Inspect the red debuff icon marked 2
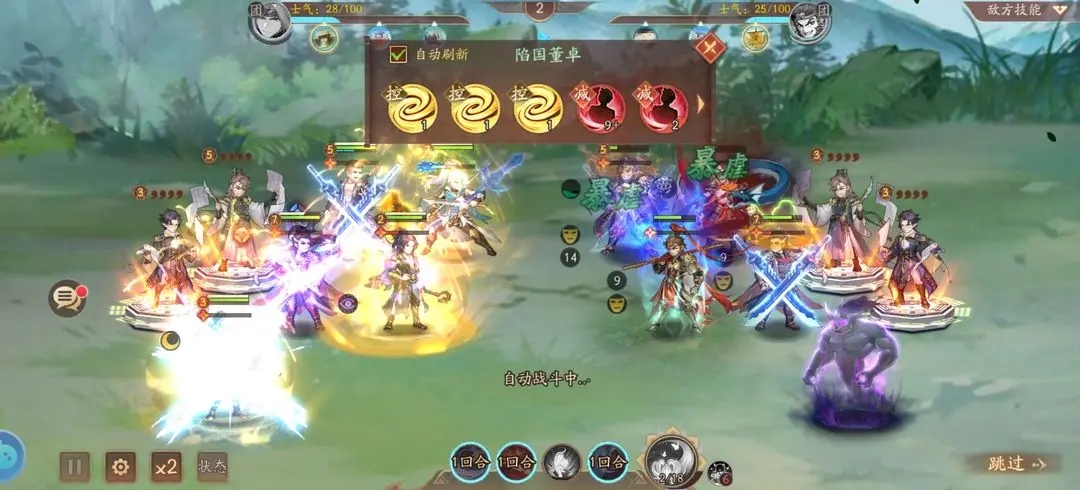 coord(663,108)
